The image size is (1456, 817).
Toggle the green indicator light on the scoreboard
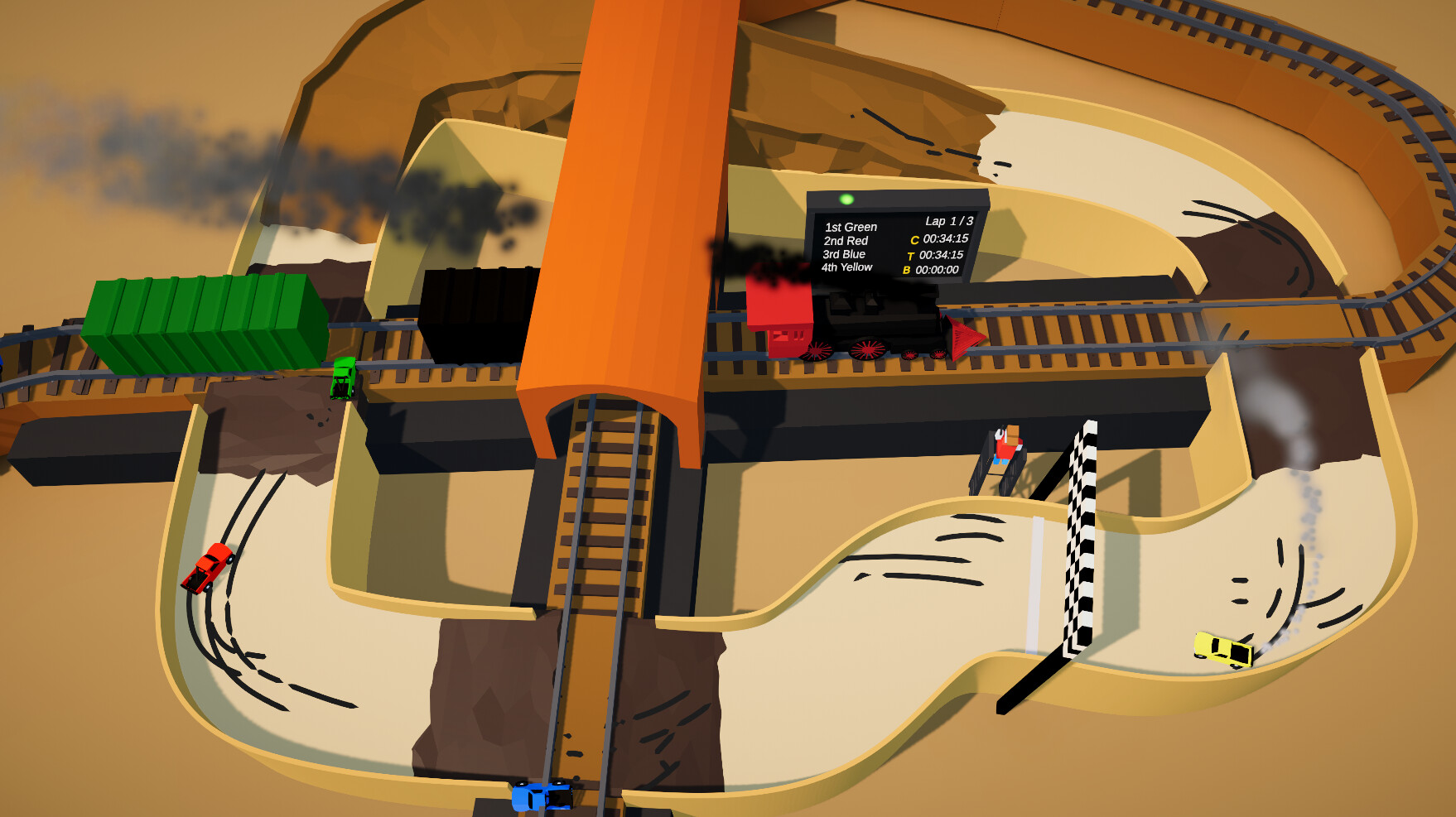(x=846, y=199)
